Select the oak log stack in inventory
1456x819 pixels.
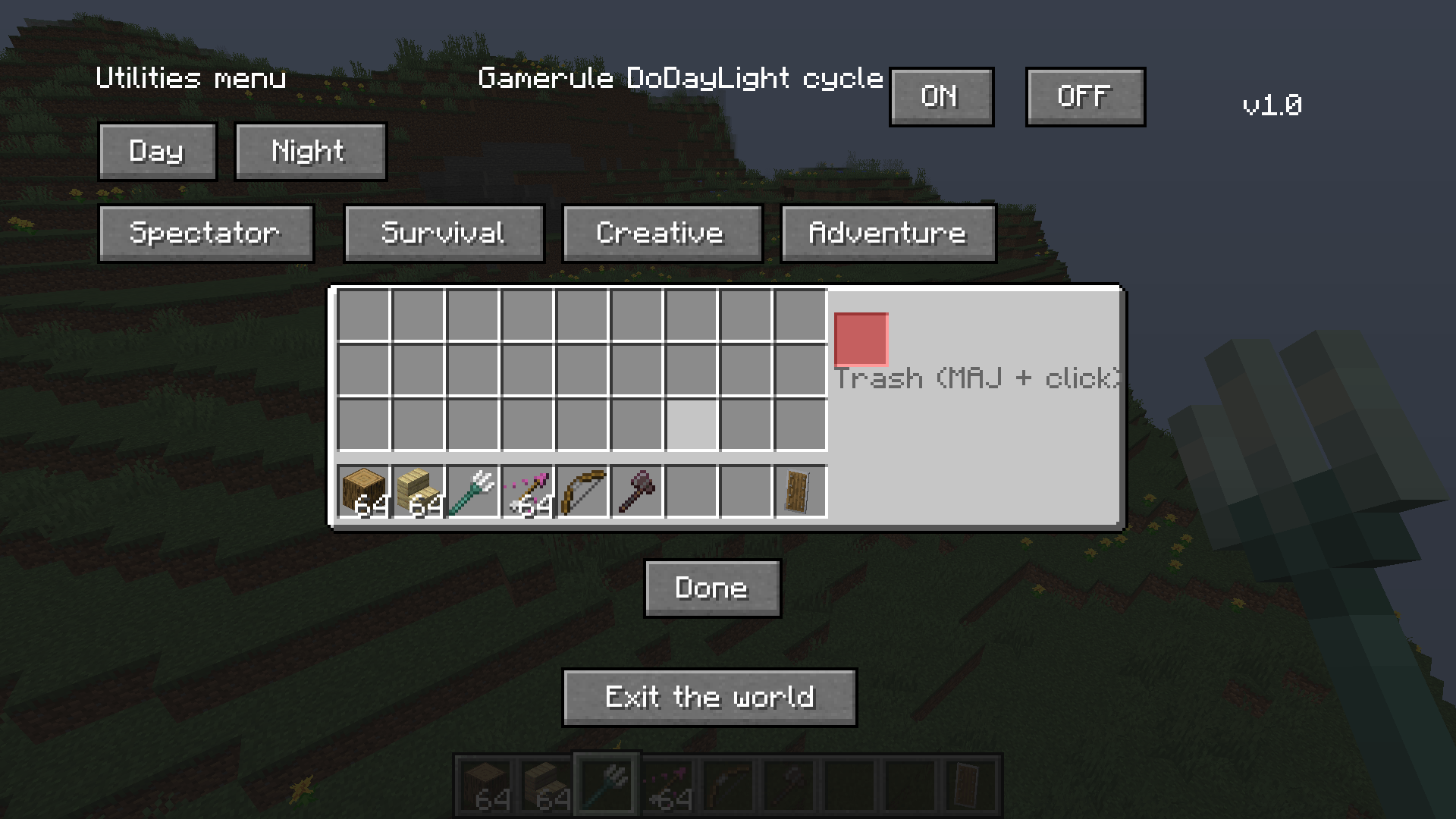(x=363, y=491)
